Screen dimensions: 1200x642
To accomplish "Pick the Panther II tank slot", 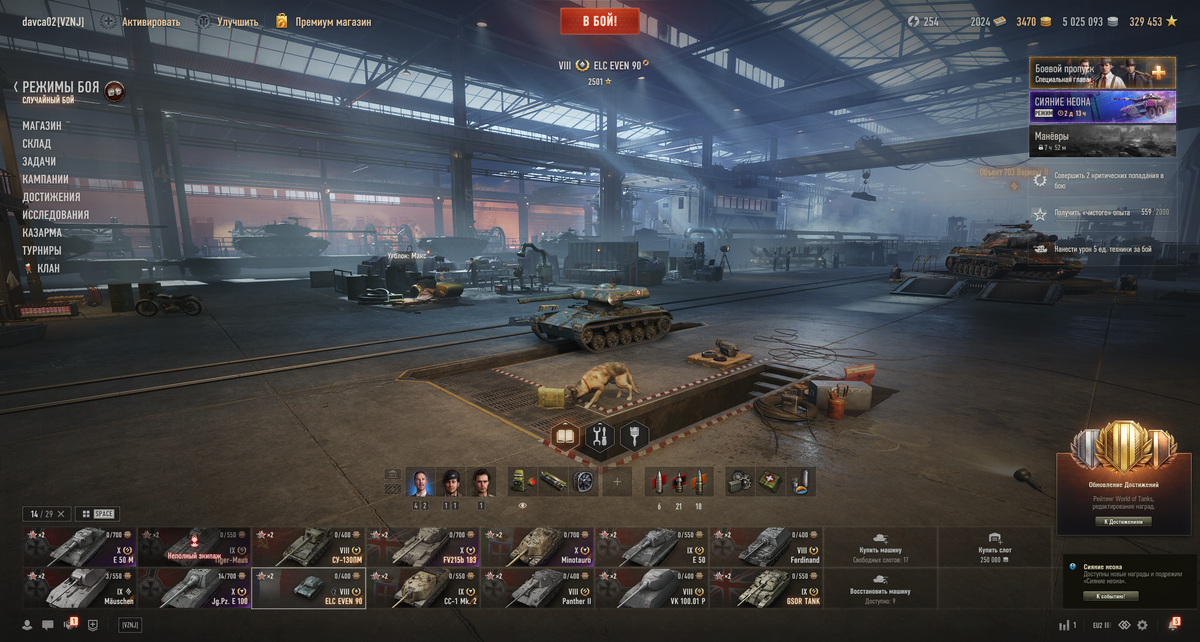I will tap(536, 588).
